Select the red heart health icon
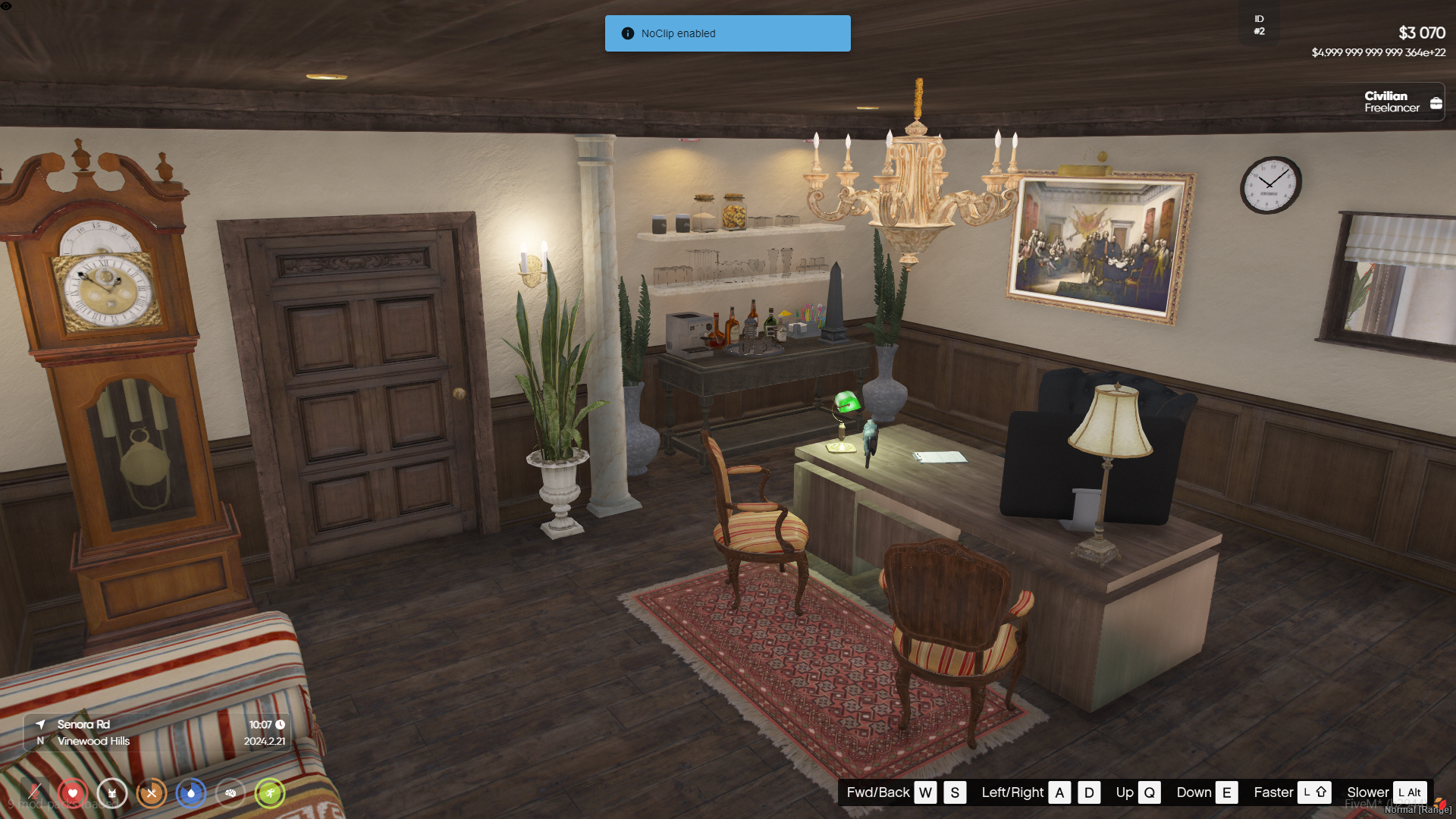 click(x=73, y=793)
